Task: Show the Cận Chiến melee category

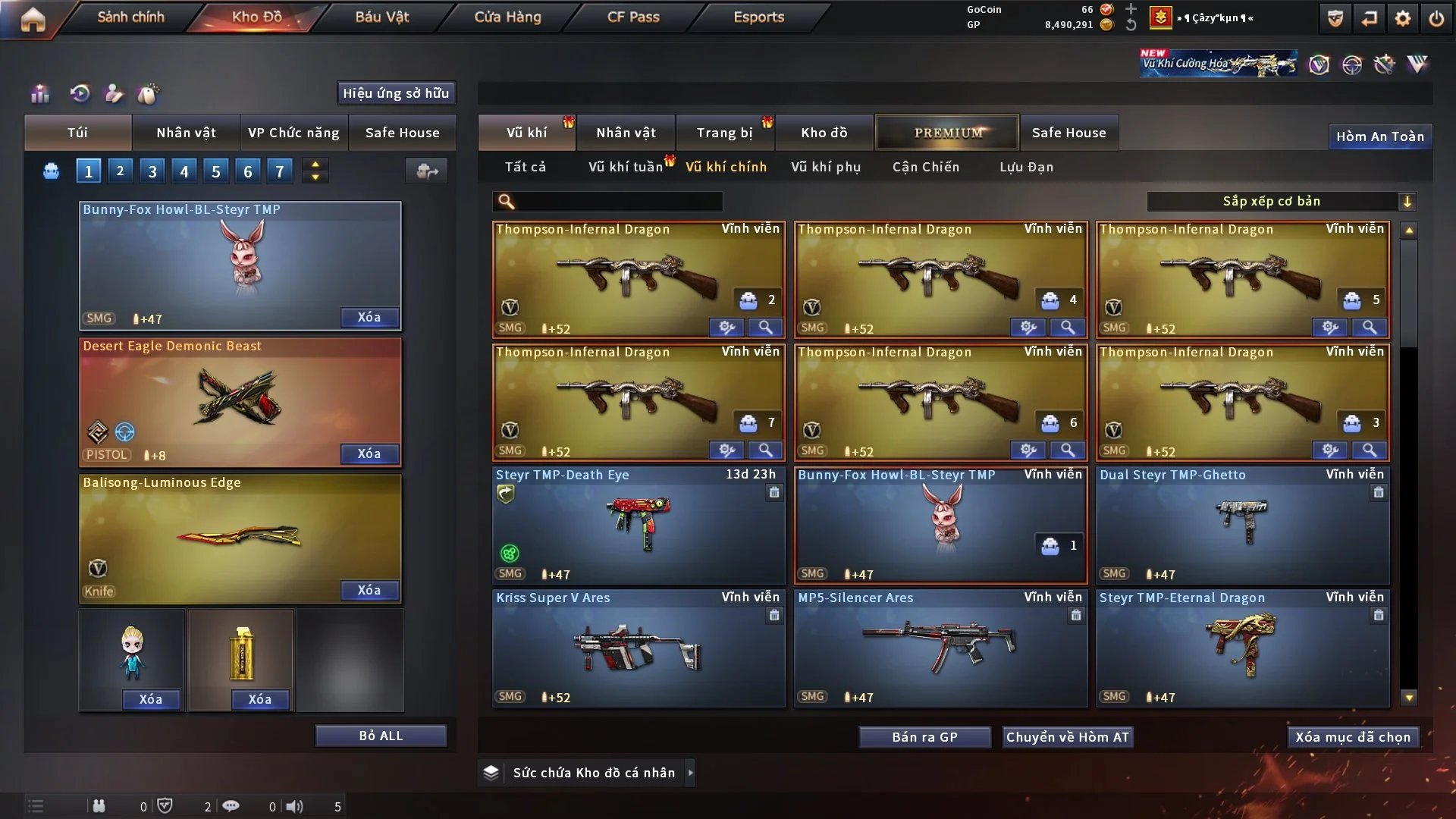Action: (925, 167)
